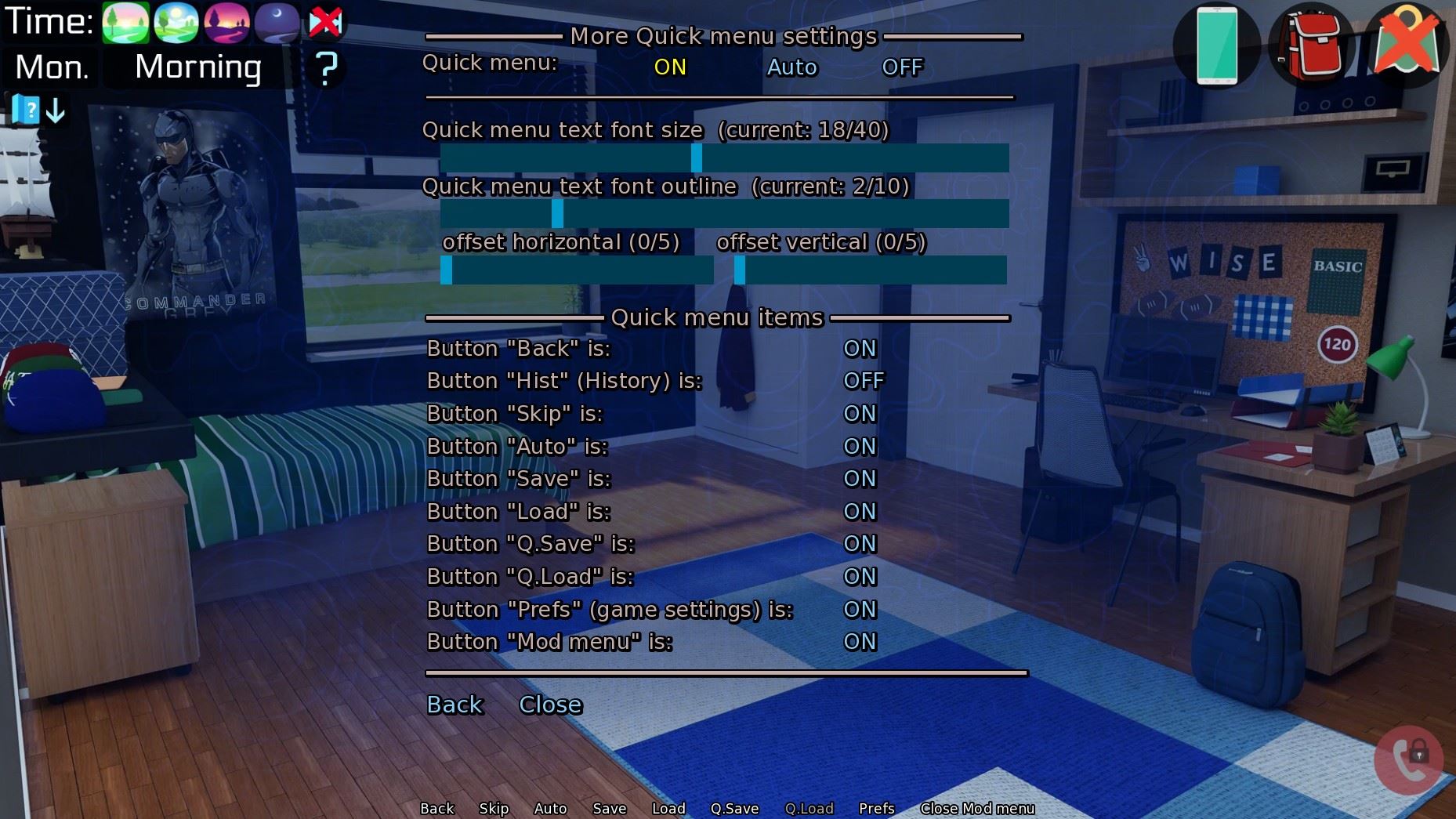Viewport: 1456px width, 819px height.
Task: Collapse the time panel with the down arrow
Action: point(54,111)
